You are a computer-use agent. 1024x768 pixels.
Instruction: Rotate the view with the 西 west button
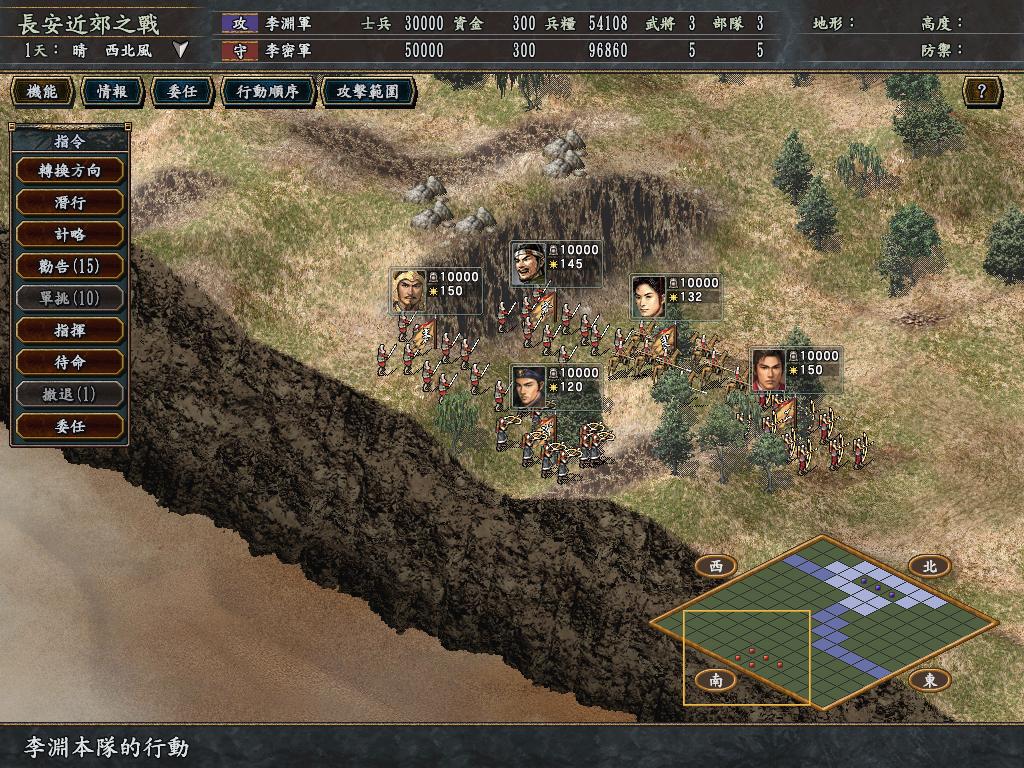tap(716, 566)
